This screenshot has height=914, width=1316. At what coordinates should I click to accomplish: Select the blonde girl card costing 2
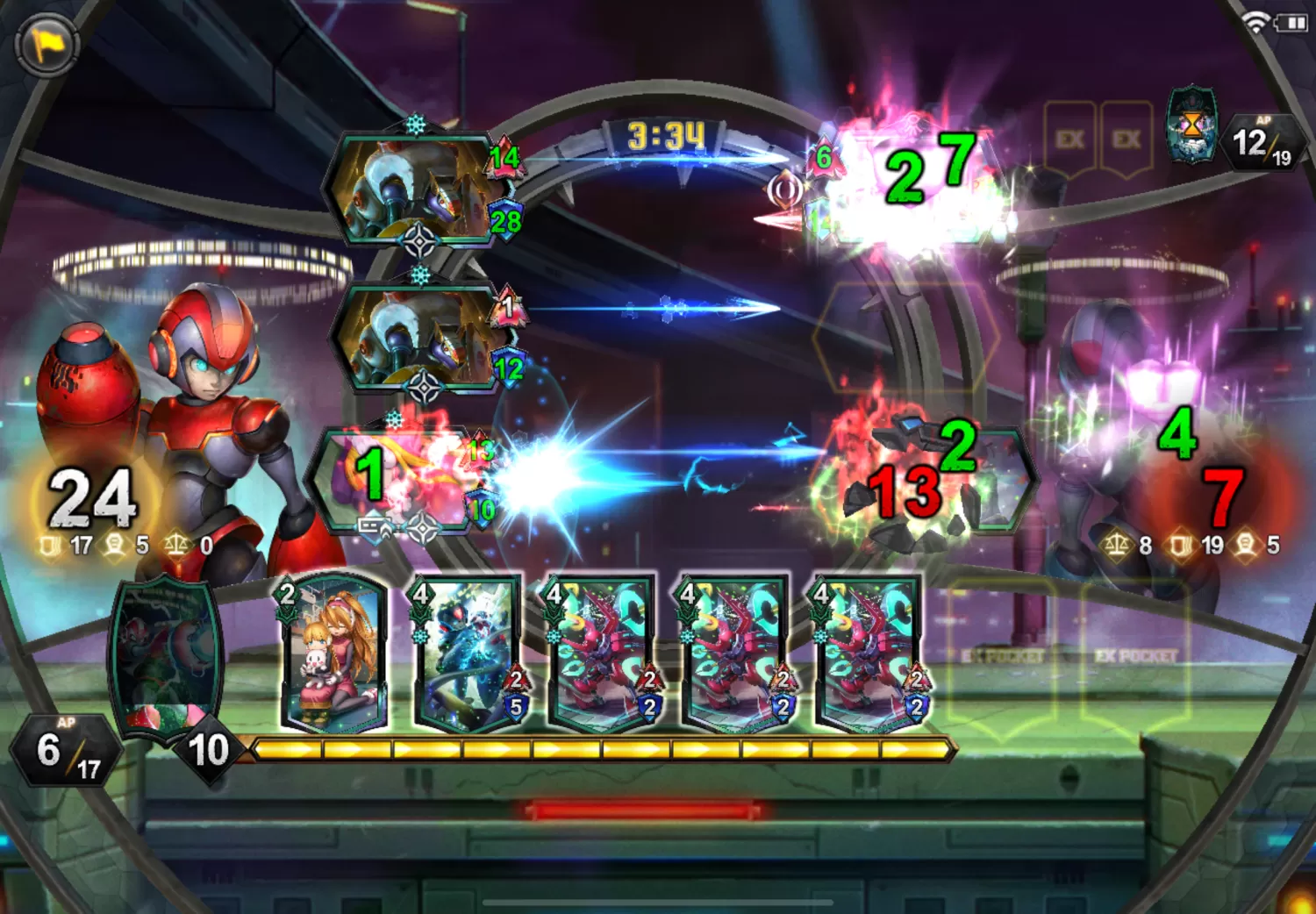tap(332, 653)
